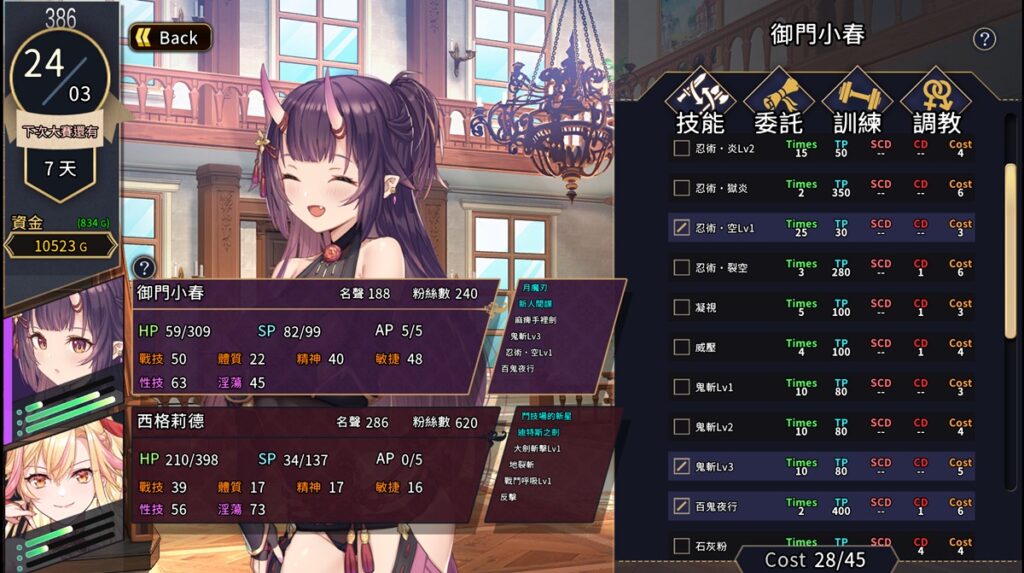1024x573 pixels.
Task: Uncheck the 忍術・空Lv1 skill
Action: click(x=682, y=228)
